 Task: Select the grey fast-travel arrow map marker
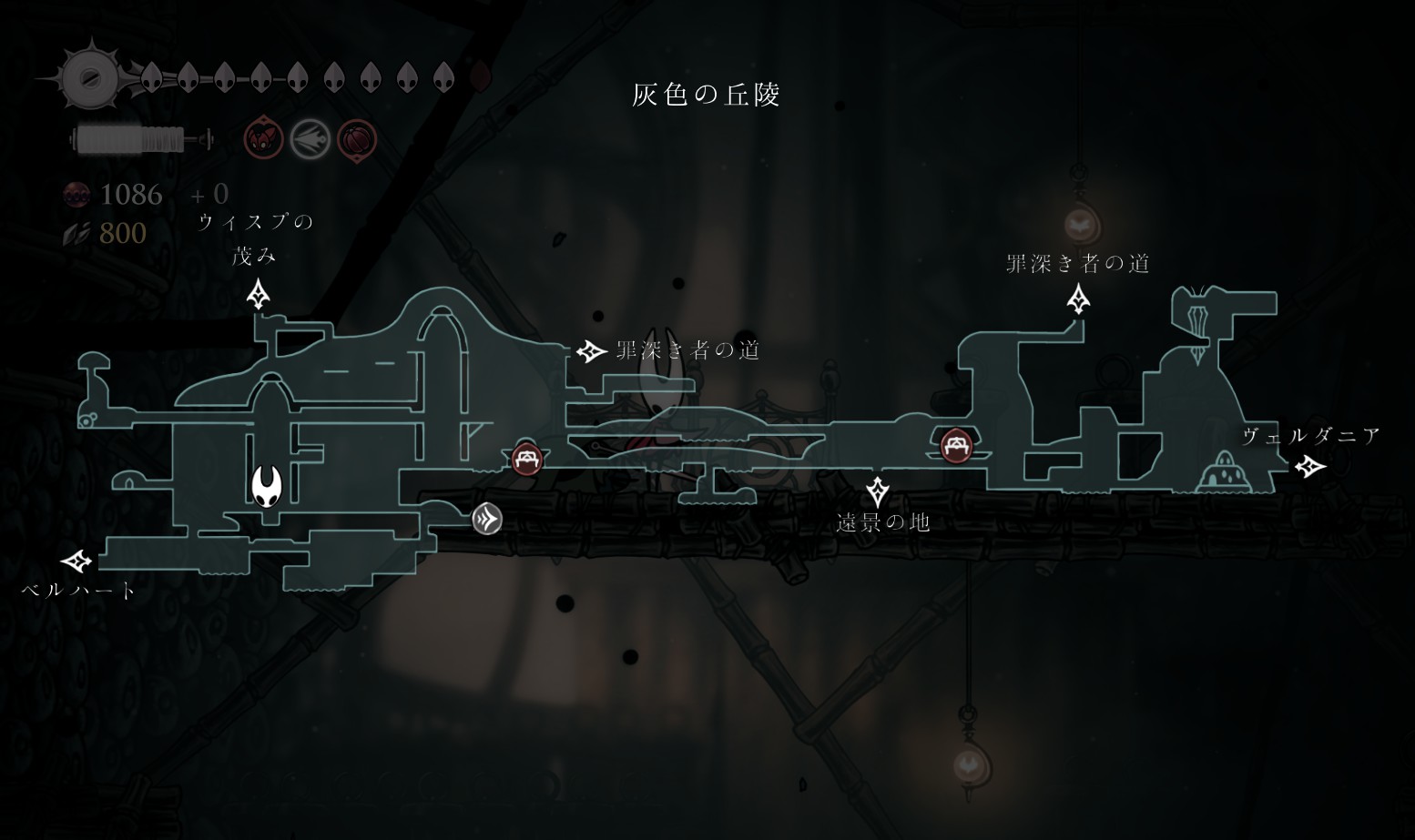coord(487,519)
